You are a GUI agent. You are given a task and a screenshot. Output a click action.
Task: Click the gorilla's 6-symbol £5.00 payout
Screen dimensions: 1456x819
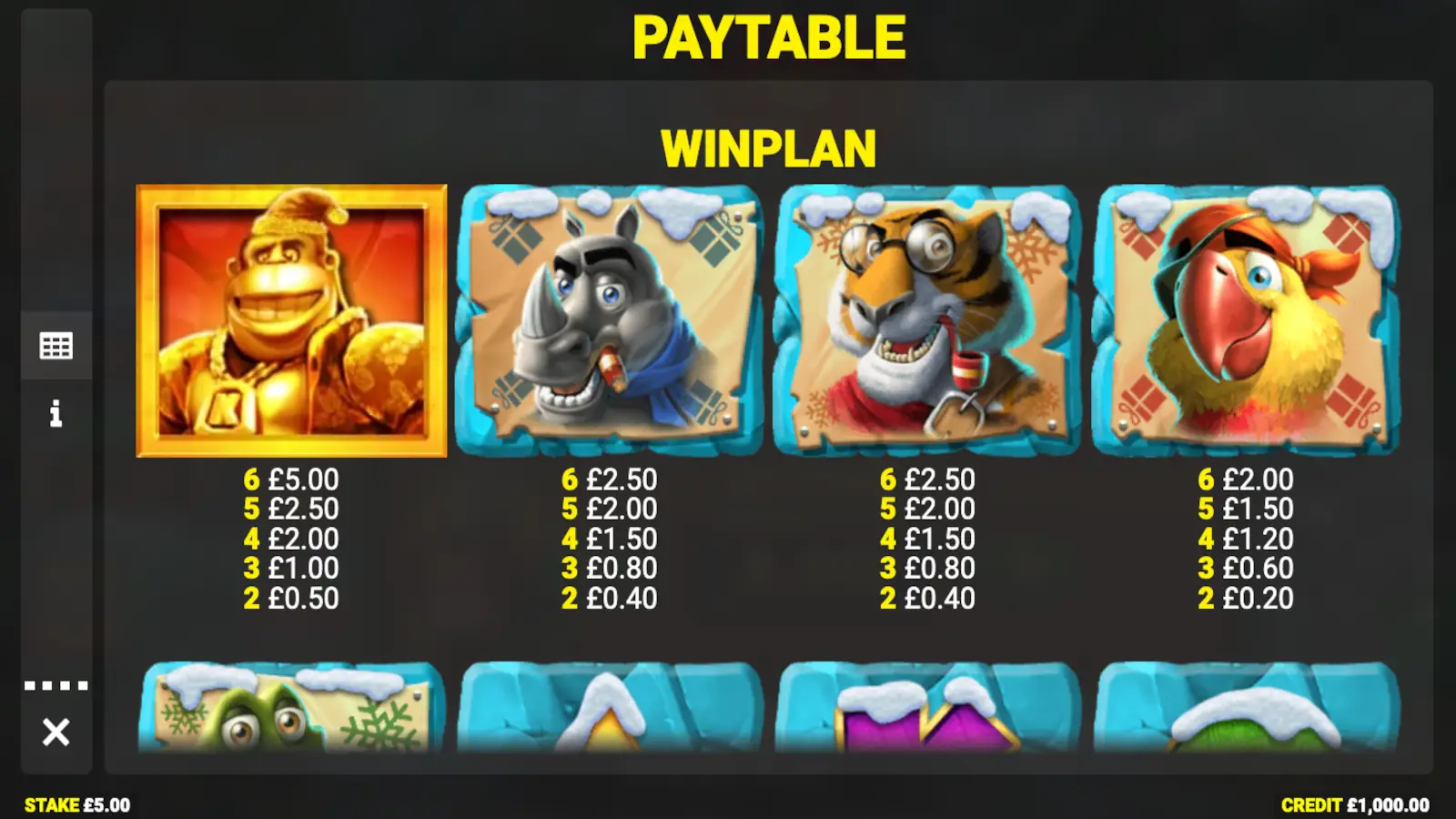[291, 479]
